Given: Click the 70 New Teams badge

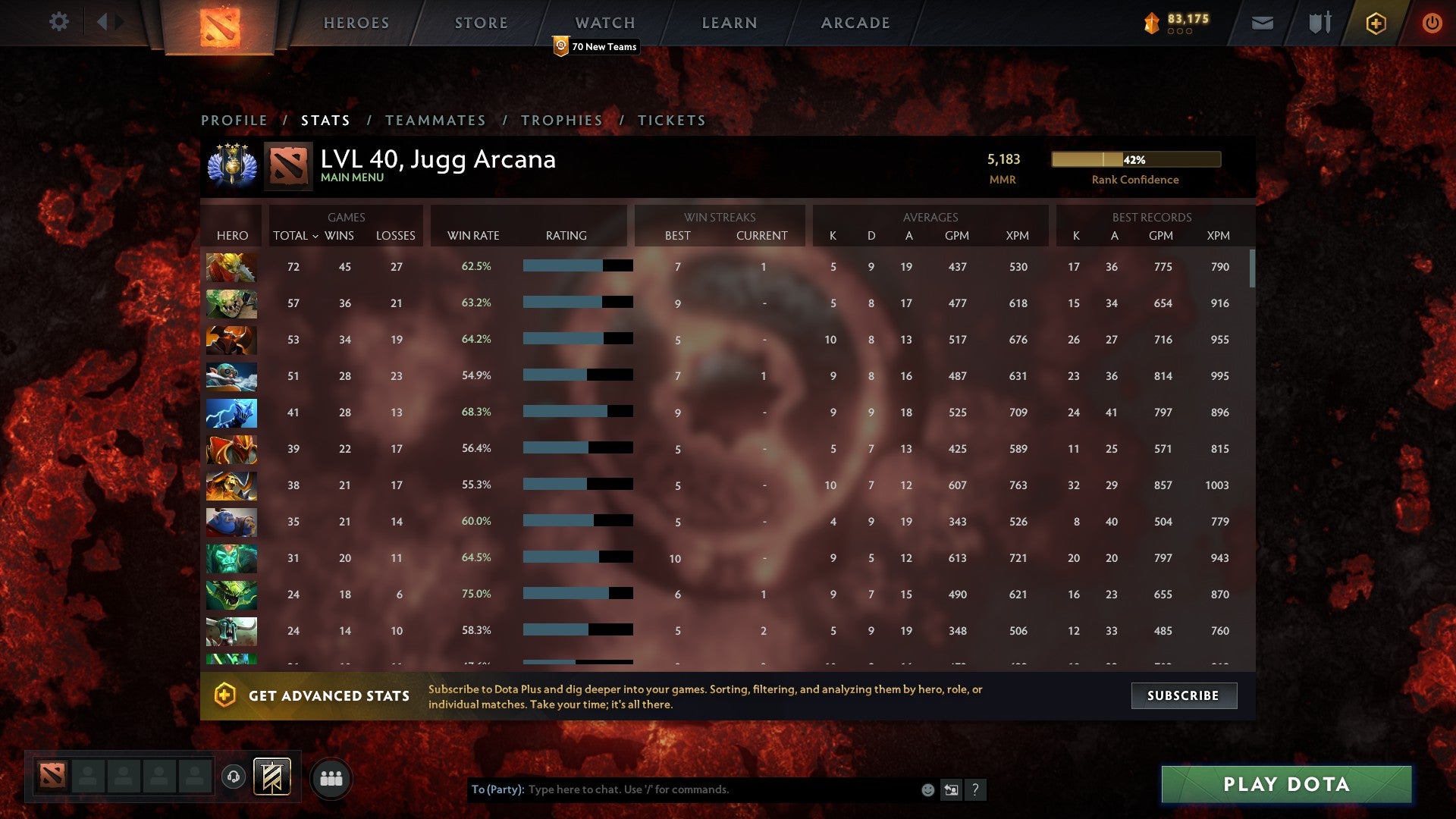Looking at the screenshot, I should [596, 46].
